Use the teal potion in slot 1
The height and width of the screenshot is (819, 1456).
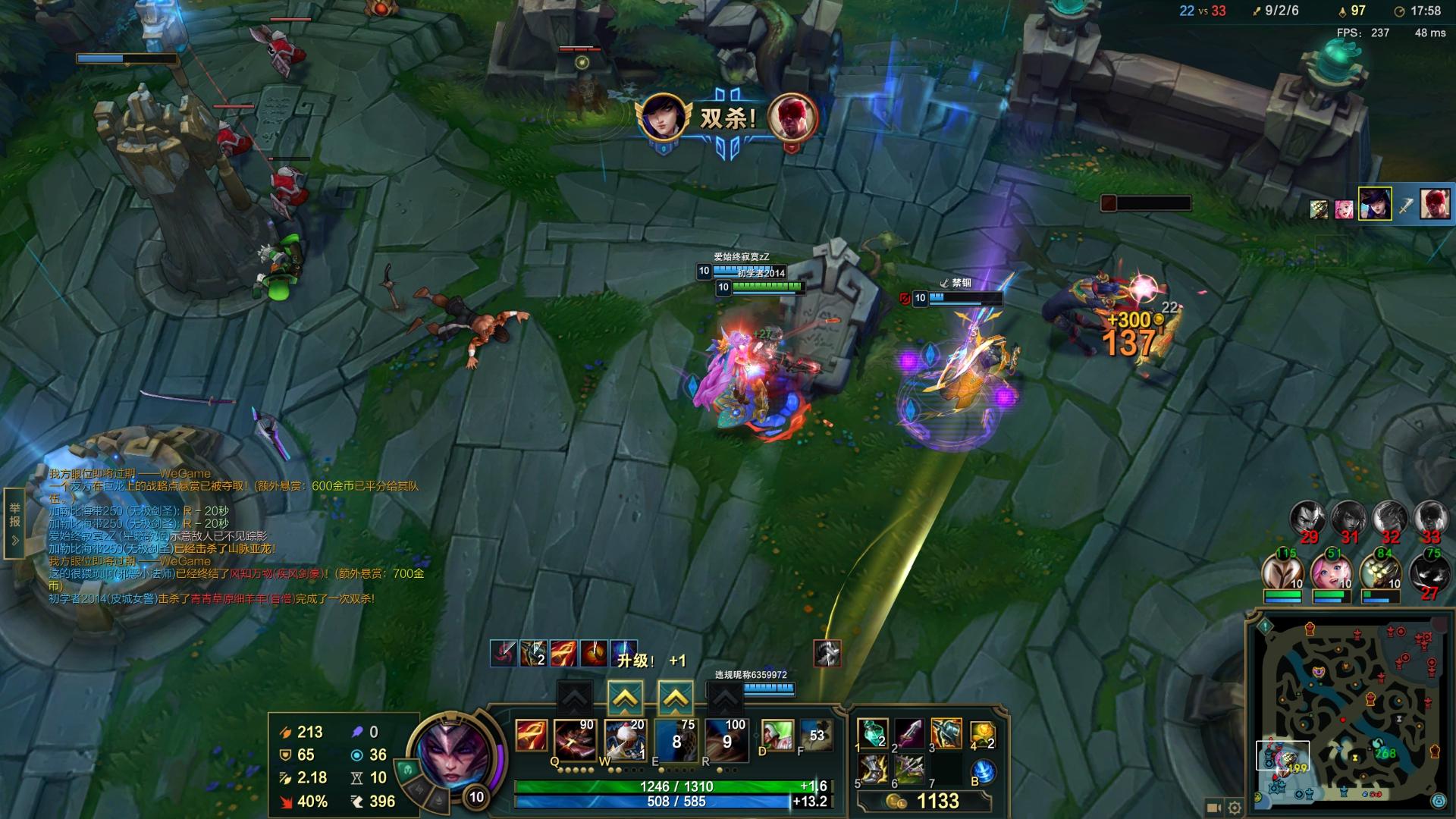[872, 733]
